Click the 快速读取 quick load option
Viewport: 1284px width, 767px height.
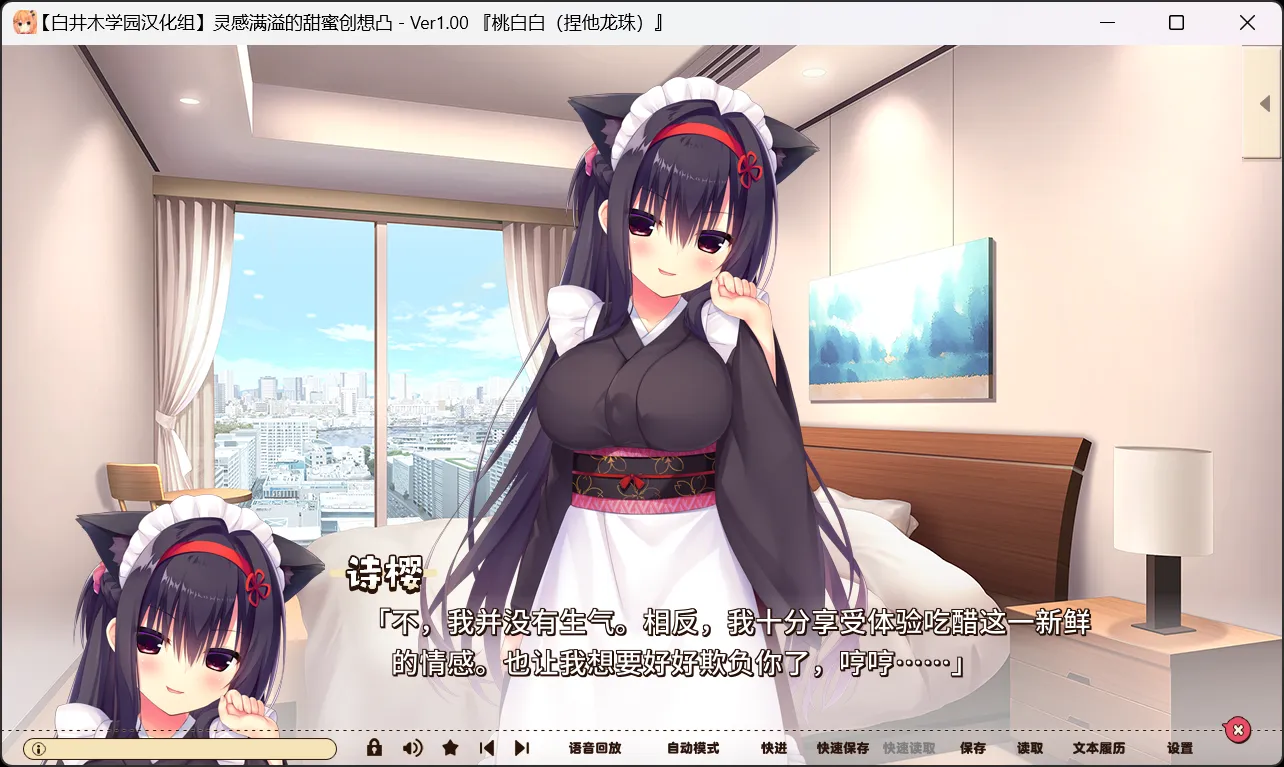point(908,747)
